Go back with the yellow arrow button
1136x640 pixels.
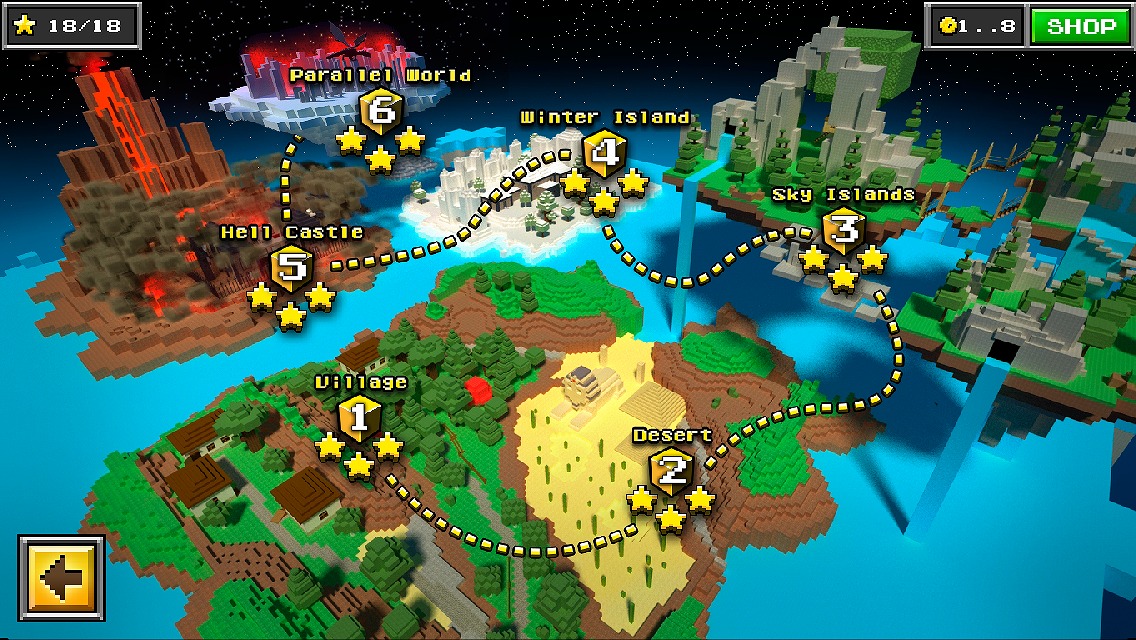pos(61,579)
